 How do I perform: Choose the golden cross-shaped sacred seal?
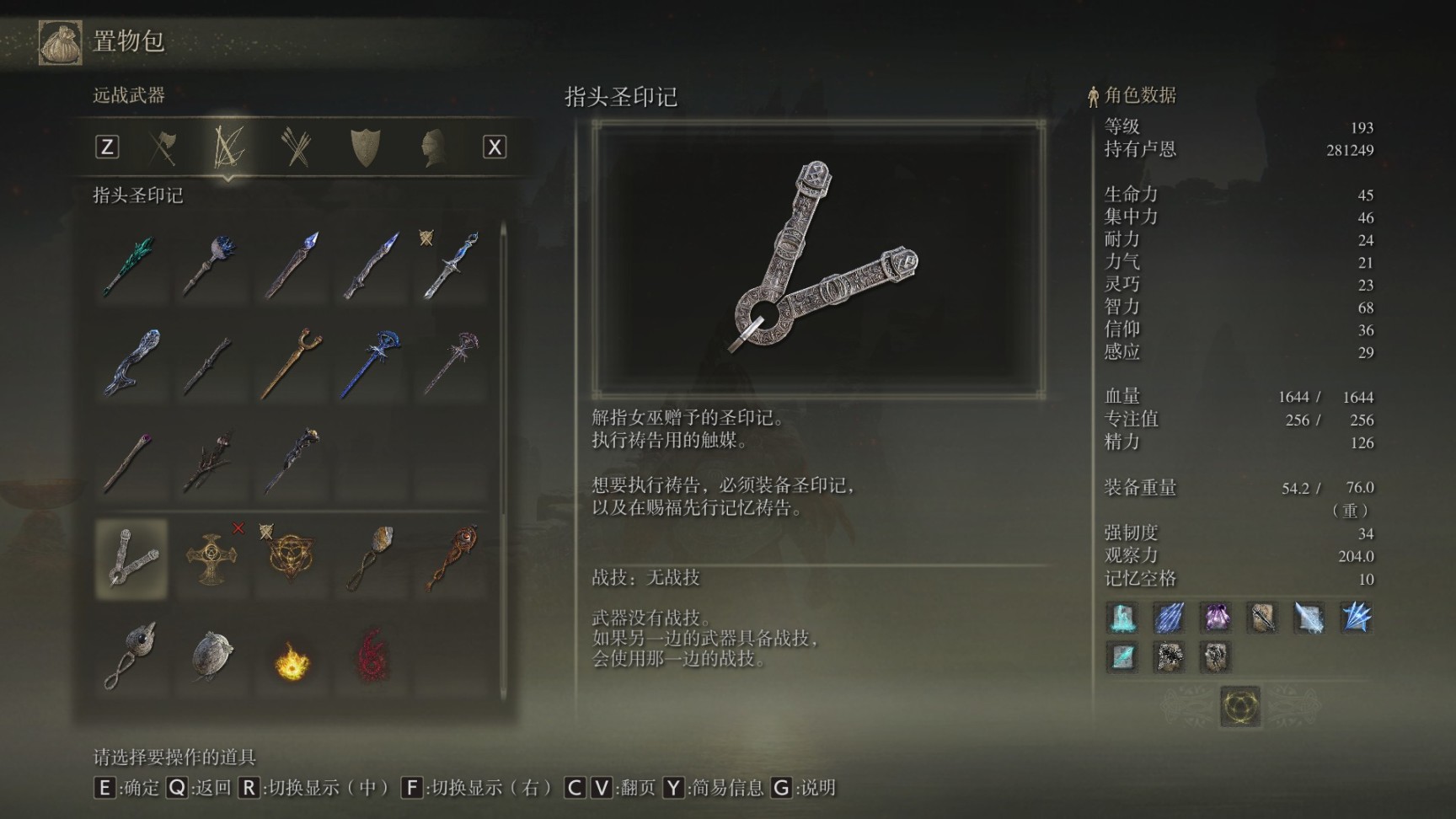[x=210, y=559]
